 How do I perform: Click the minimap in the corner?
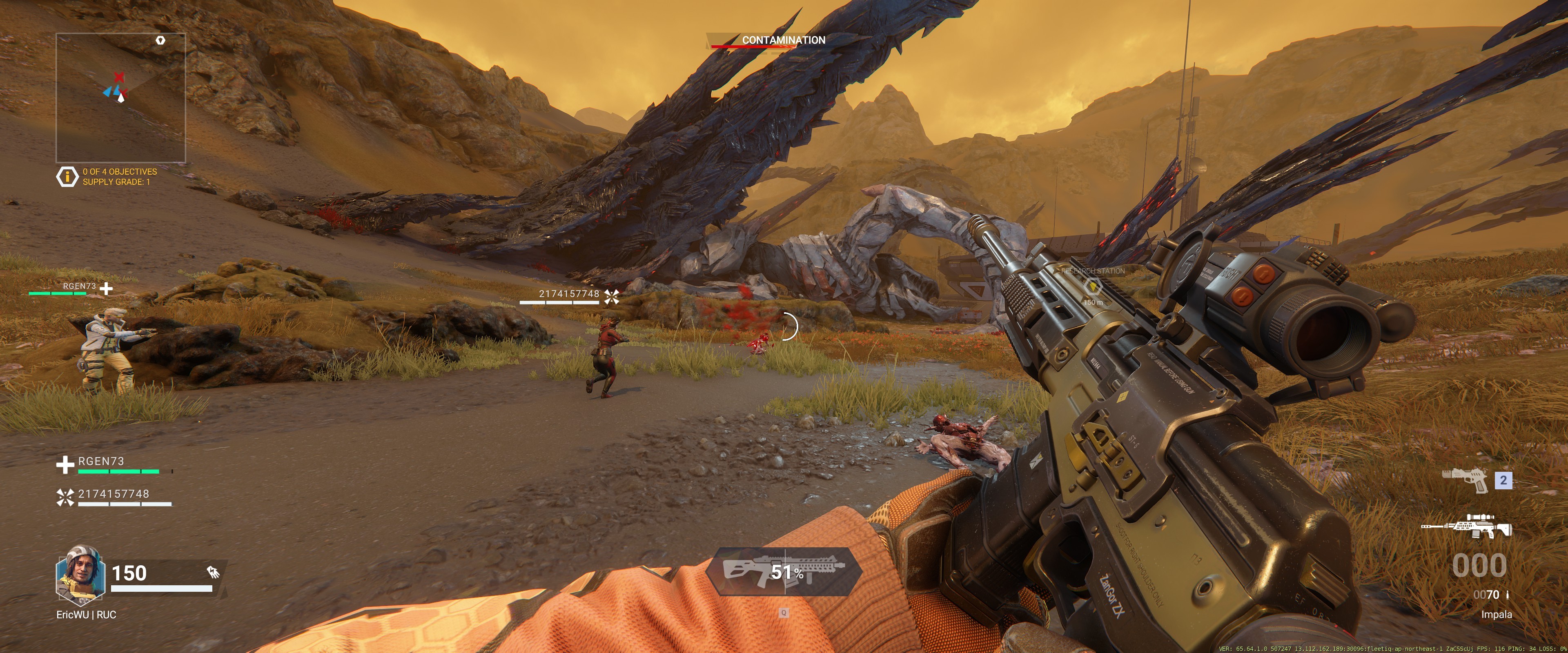tap(120, 98)
